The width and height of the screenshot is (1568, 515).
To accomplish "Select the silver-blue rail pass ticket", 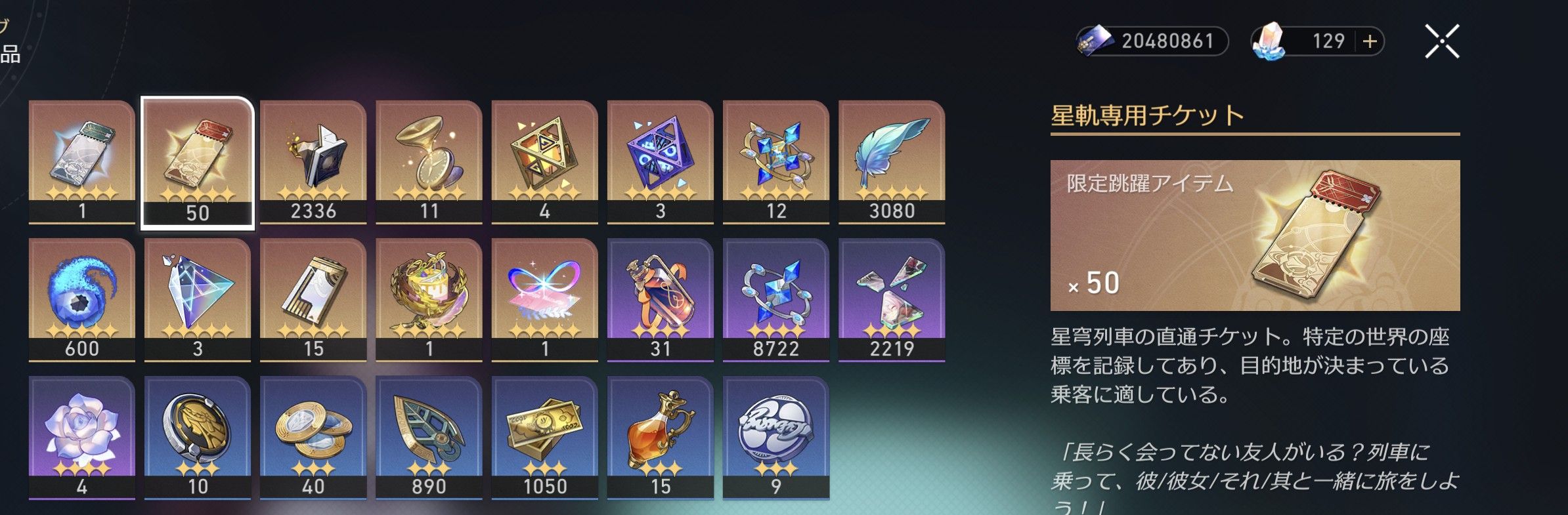I will 82,161.
